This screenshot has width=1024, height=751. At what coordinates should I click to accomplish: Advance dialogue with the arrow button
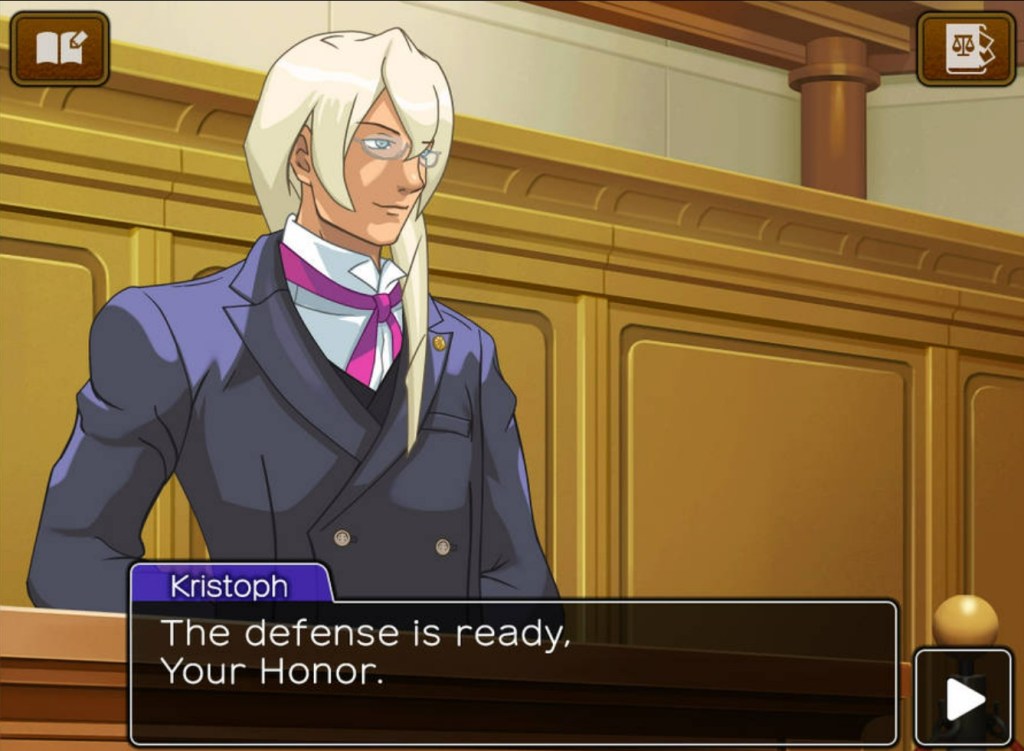pos(964,698)
